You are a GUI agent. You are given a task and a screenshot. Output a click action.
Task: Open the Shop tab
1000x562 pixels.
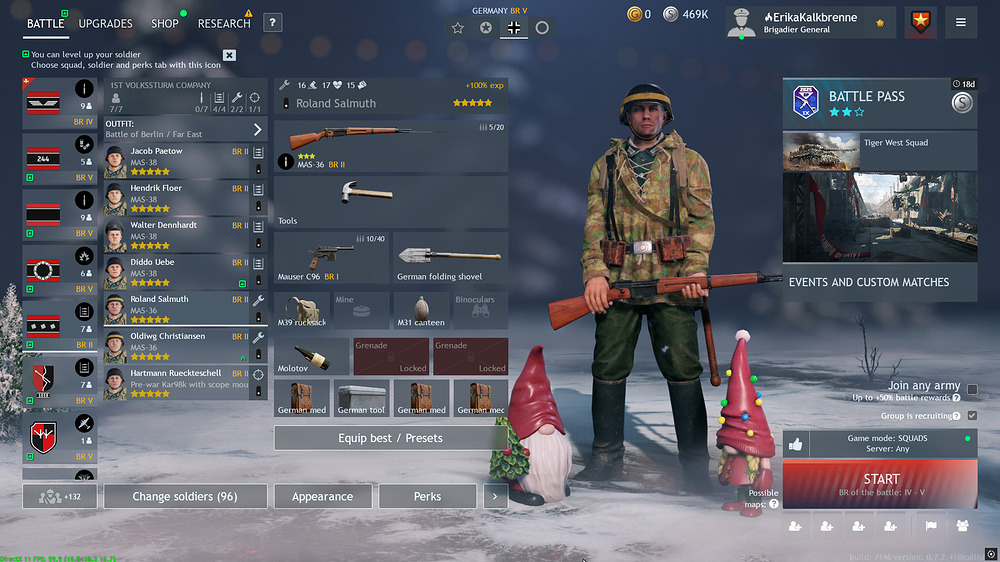point(165,23)
